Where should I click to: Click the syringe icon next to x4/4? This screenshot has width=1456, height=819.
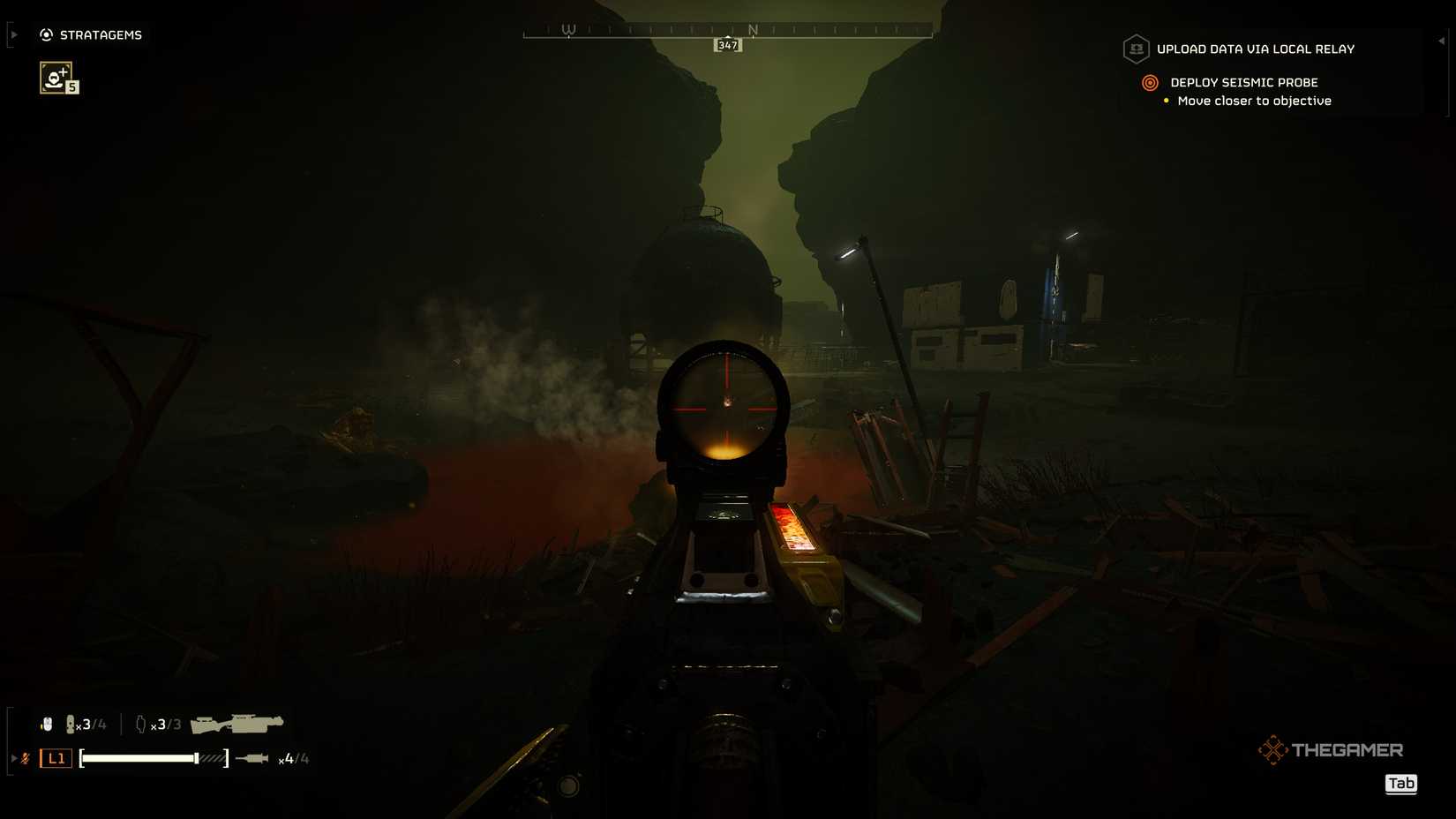[x=252, y=758]
